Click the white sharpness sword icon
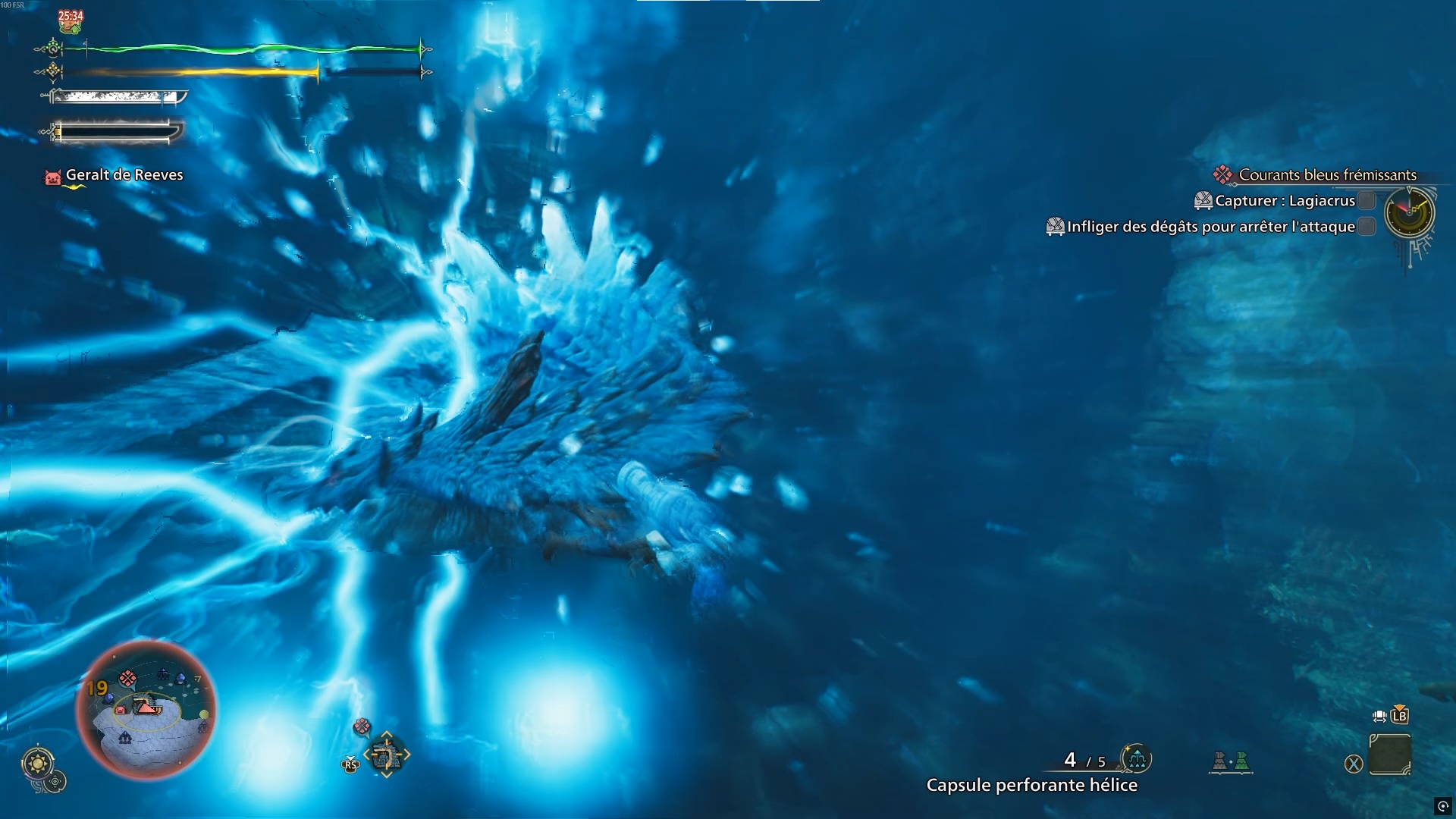The image size is (1456, 819). pyautogui.click(x=114, y=97)
